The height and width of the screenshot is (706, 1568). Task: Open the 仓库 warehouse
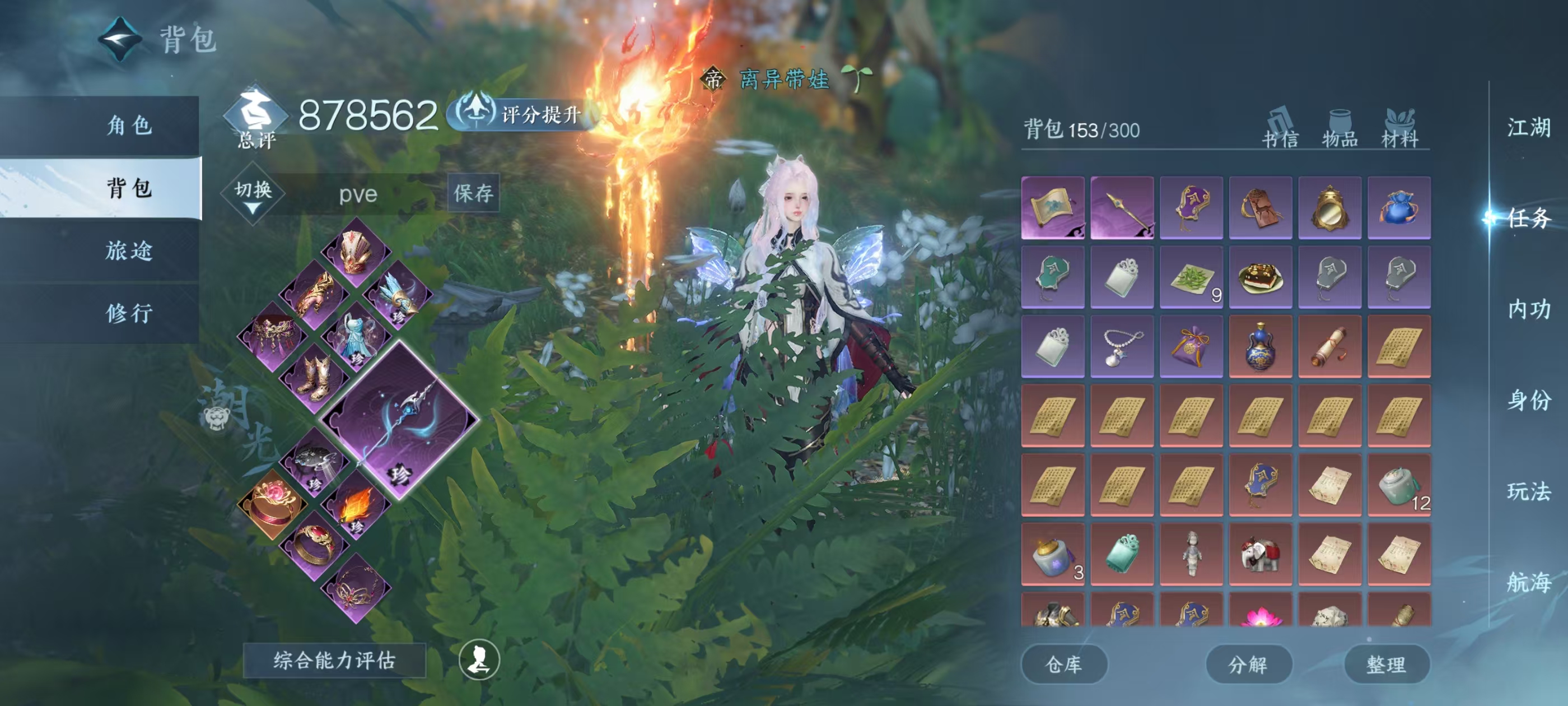pos(1063,664)
